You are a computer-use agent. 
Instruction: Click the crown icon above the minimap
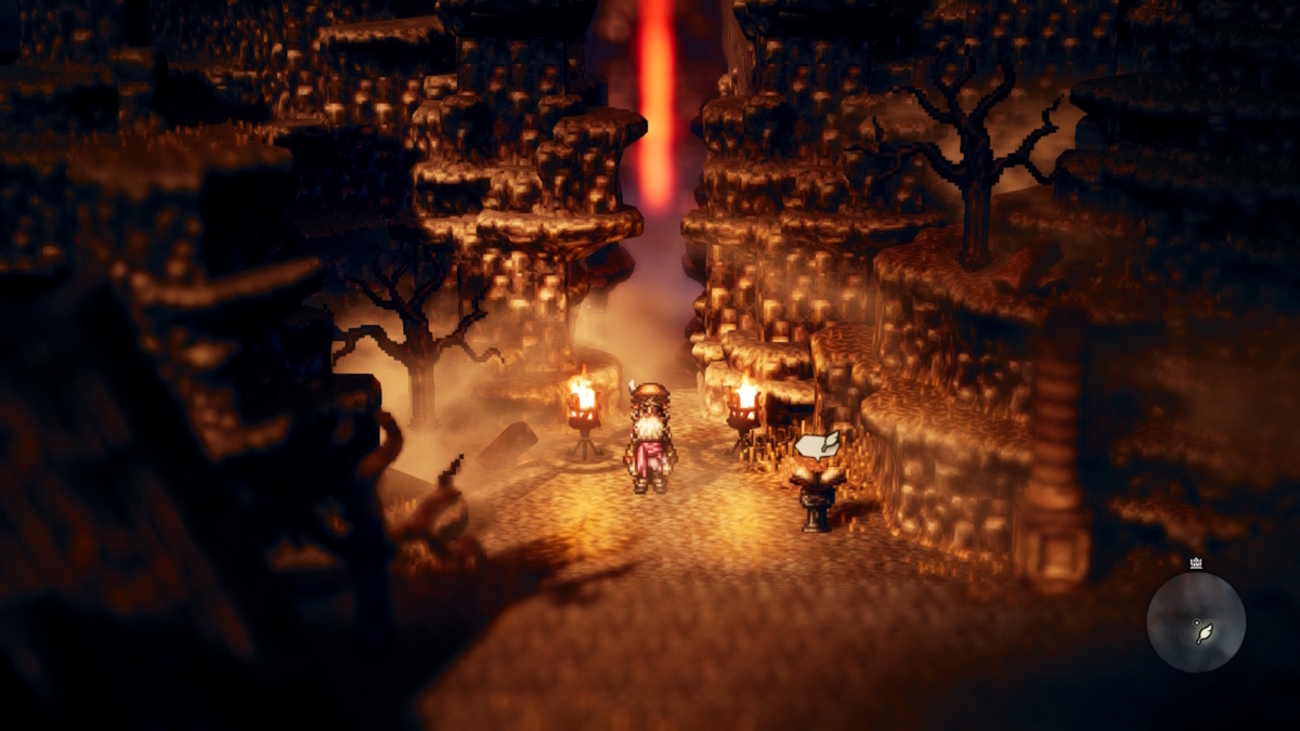[x=1196, y=563]
